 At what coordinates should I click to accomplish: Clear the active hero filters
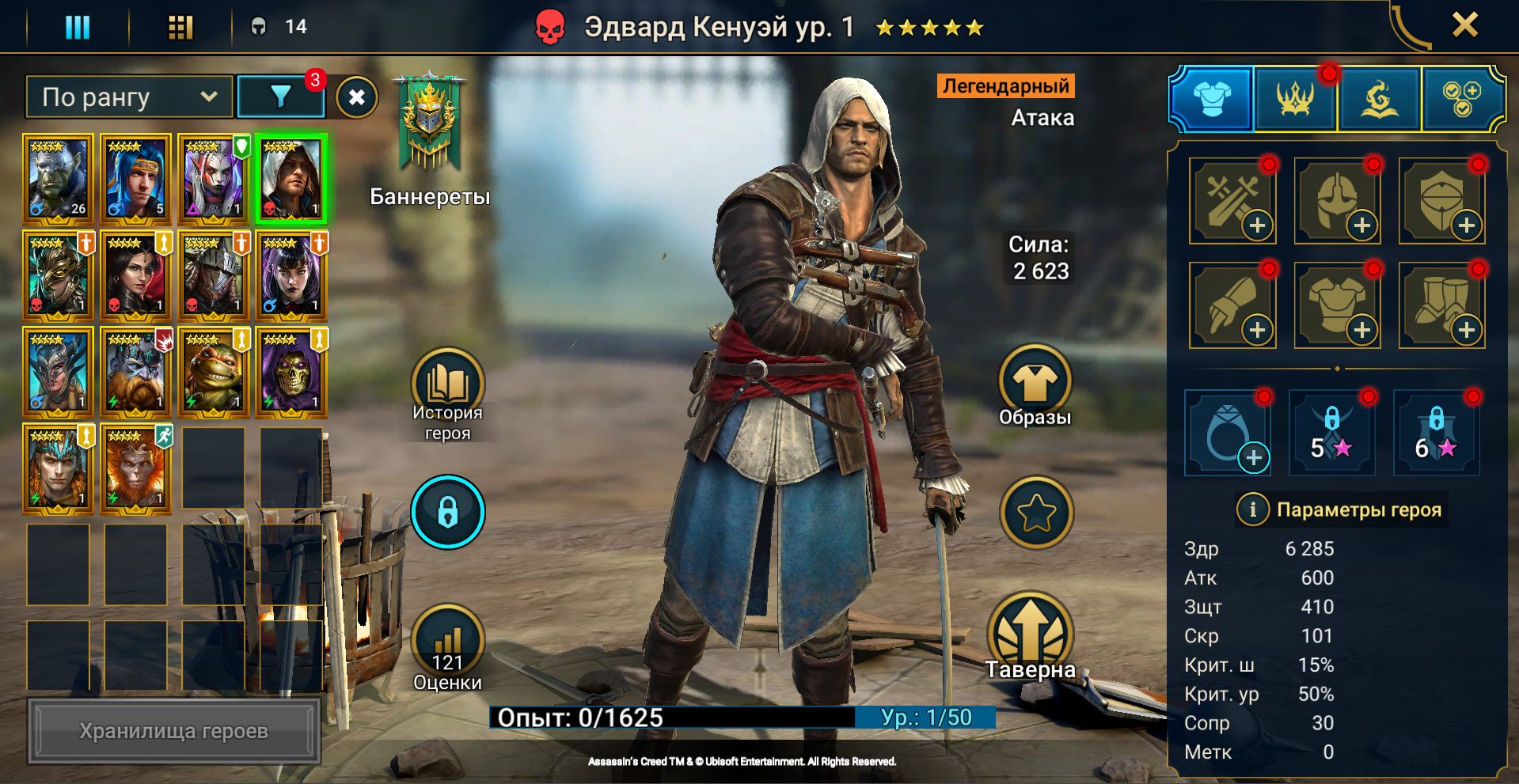(357, 97)
